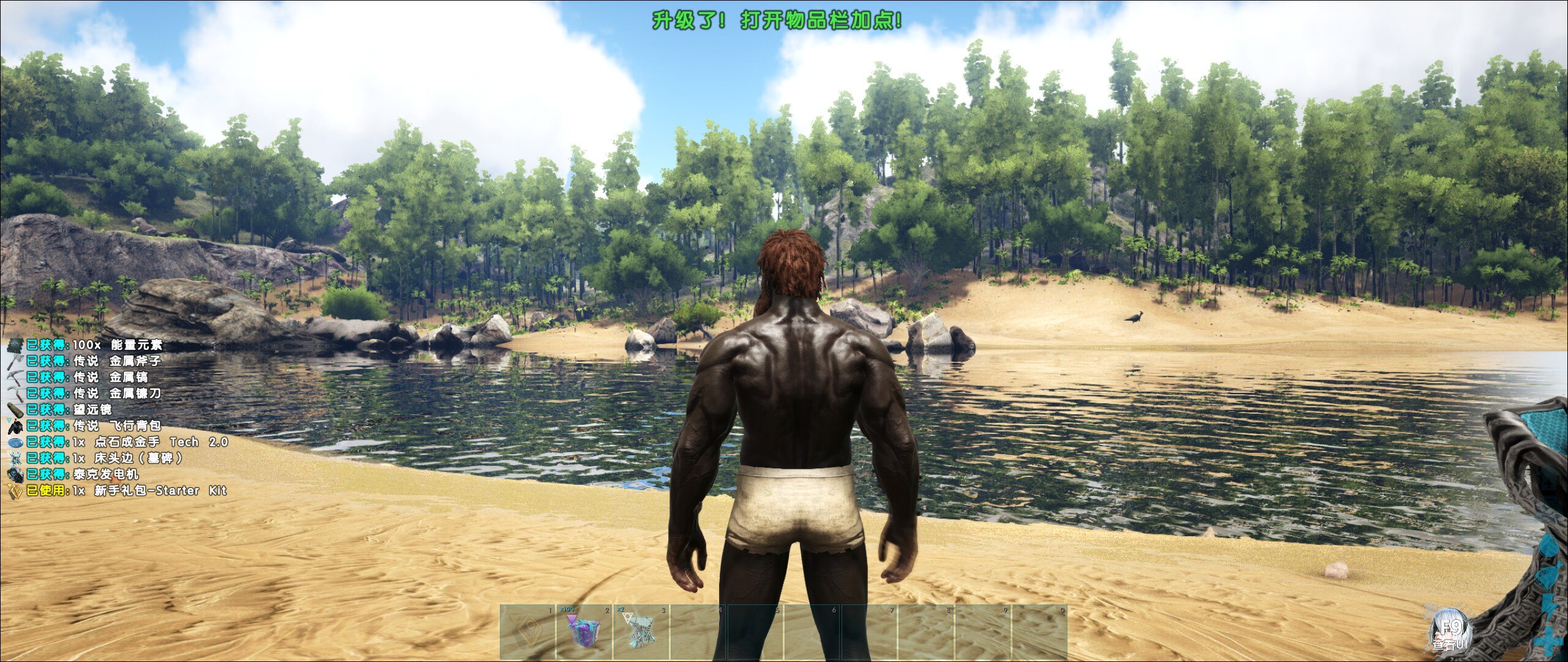Click the legendary metal hatchet notification icon

[14, 362]
